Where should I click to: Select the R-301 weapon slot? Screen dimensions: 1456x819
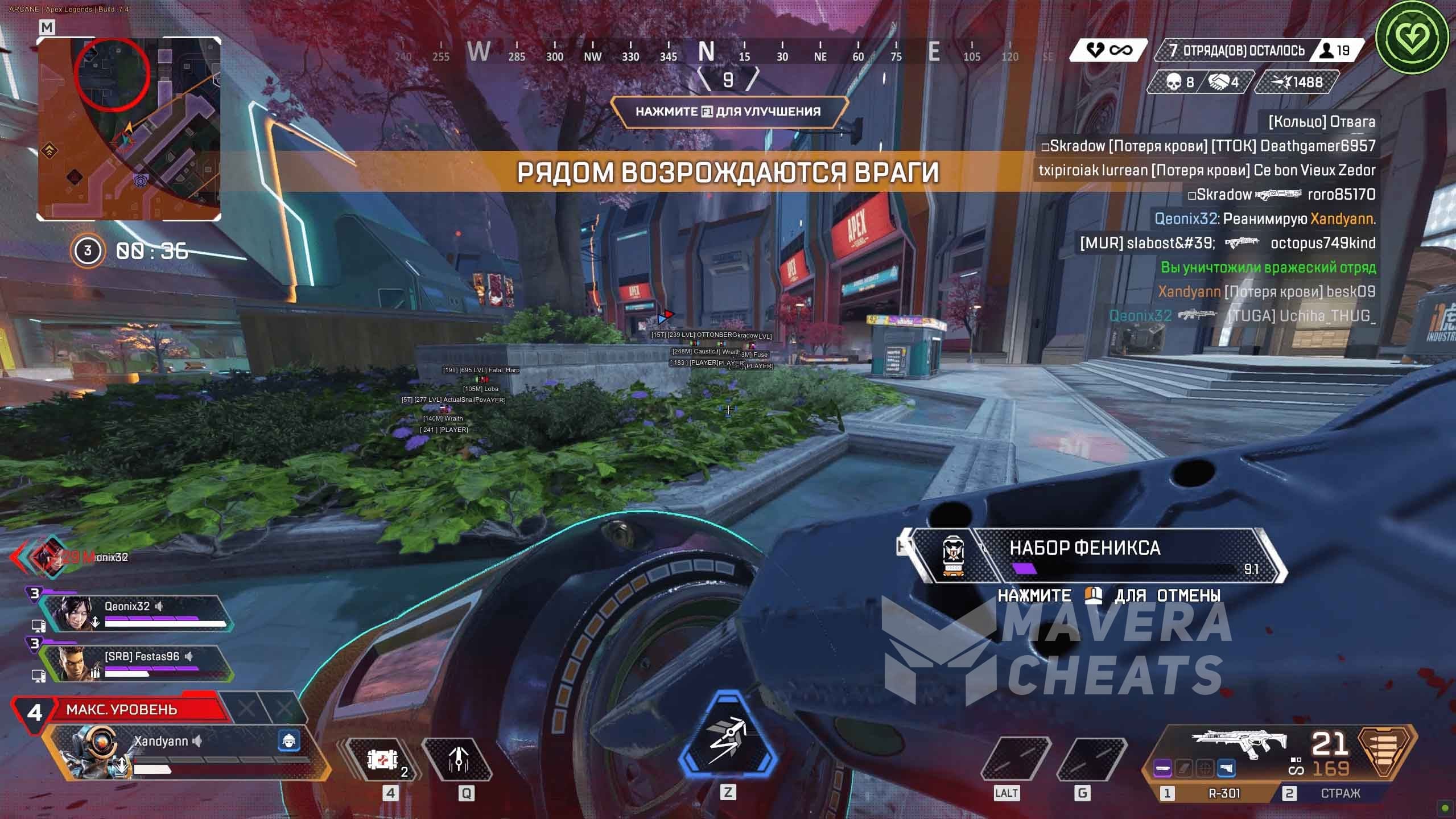(1223, 793)
